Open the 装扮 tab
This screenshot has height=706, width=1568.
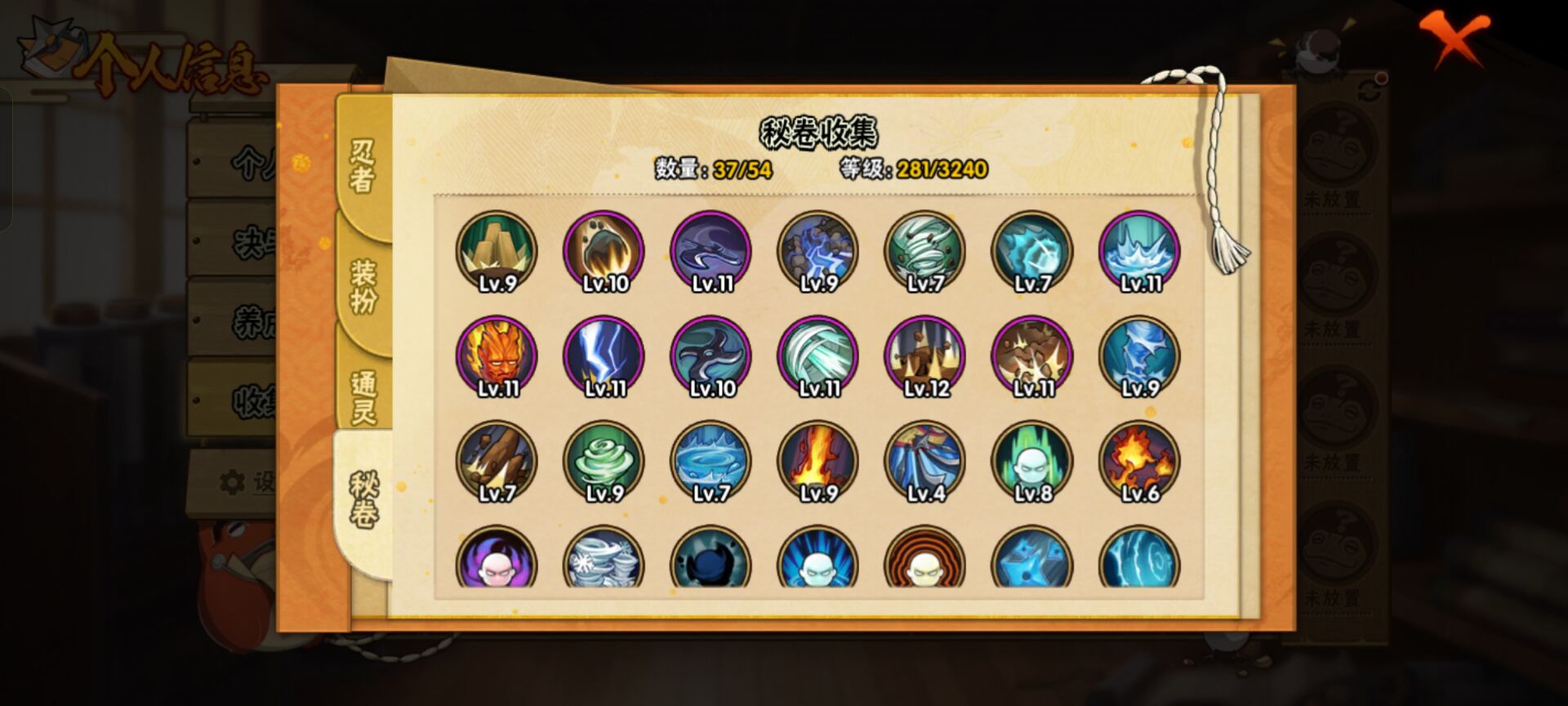click(363, 286)
